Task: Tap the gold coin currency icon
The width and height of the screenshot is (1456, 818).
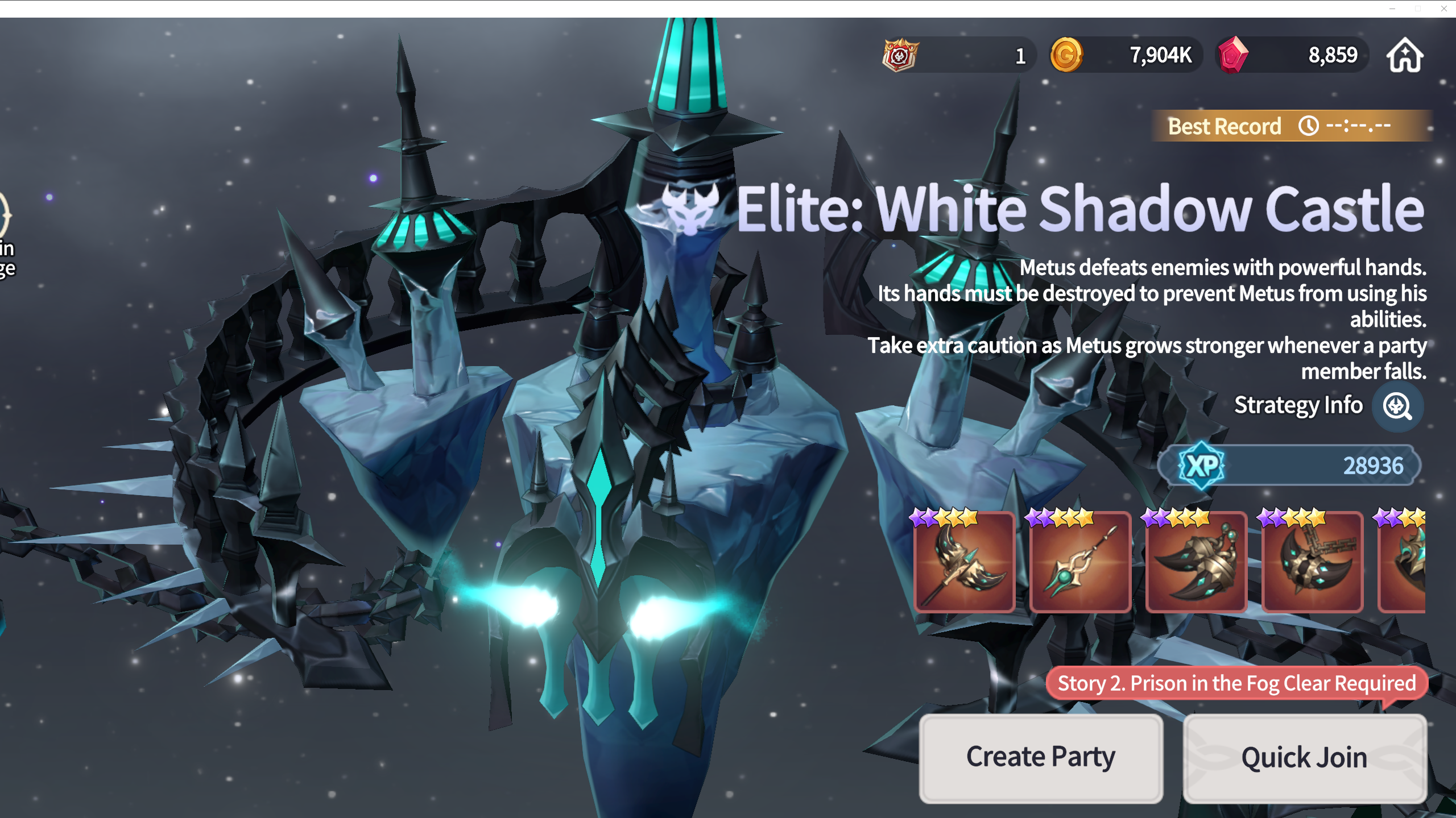Action: click(1066, 55)
